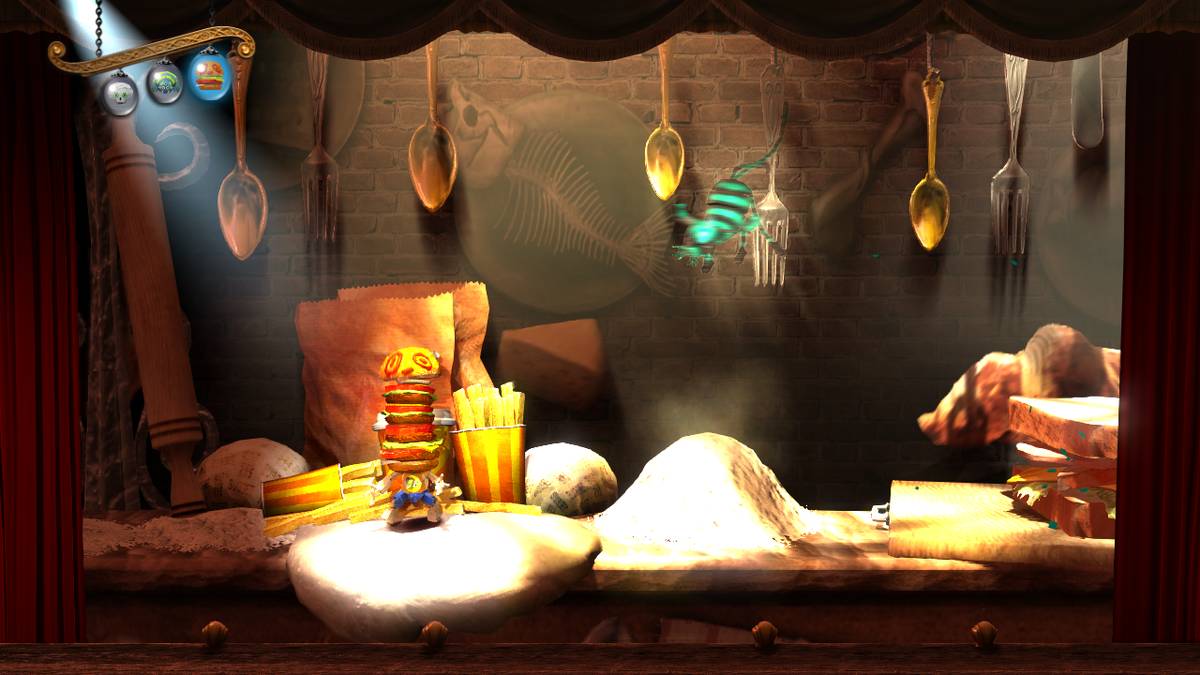Select the skull head bubble
Viewport: 1200px width, 675px height.
[120, 94]
